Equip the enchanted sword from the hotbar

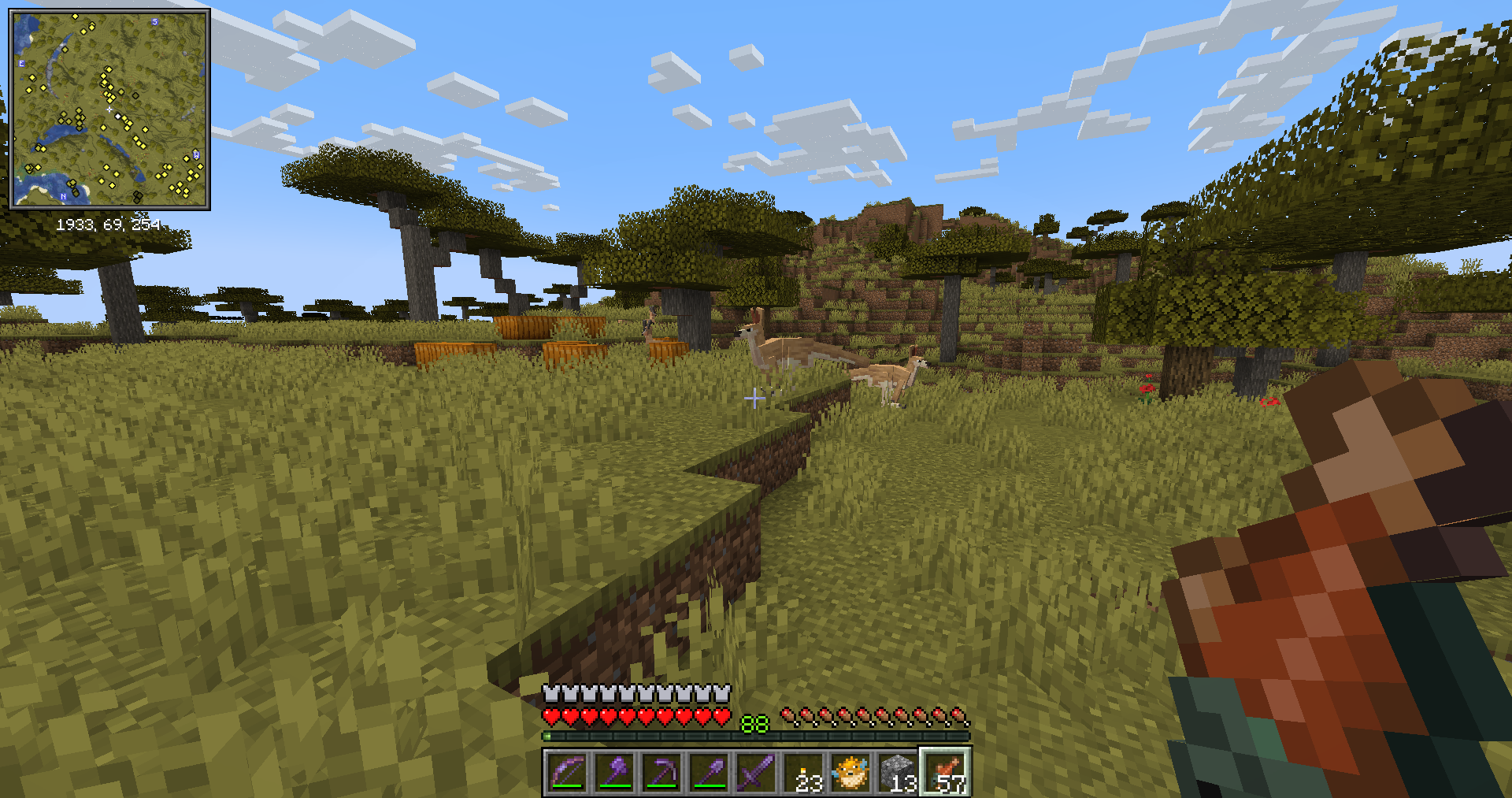[756, 772]
